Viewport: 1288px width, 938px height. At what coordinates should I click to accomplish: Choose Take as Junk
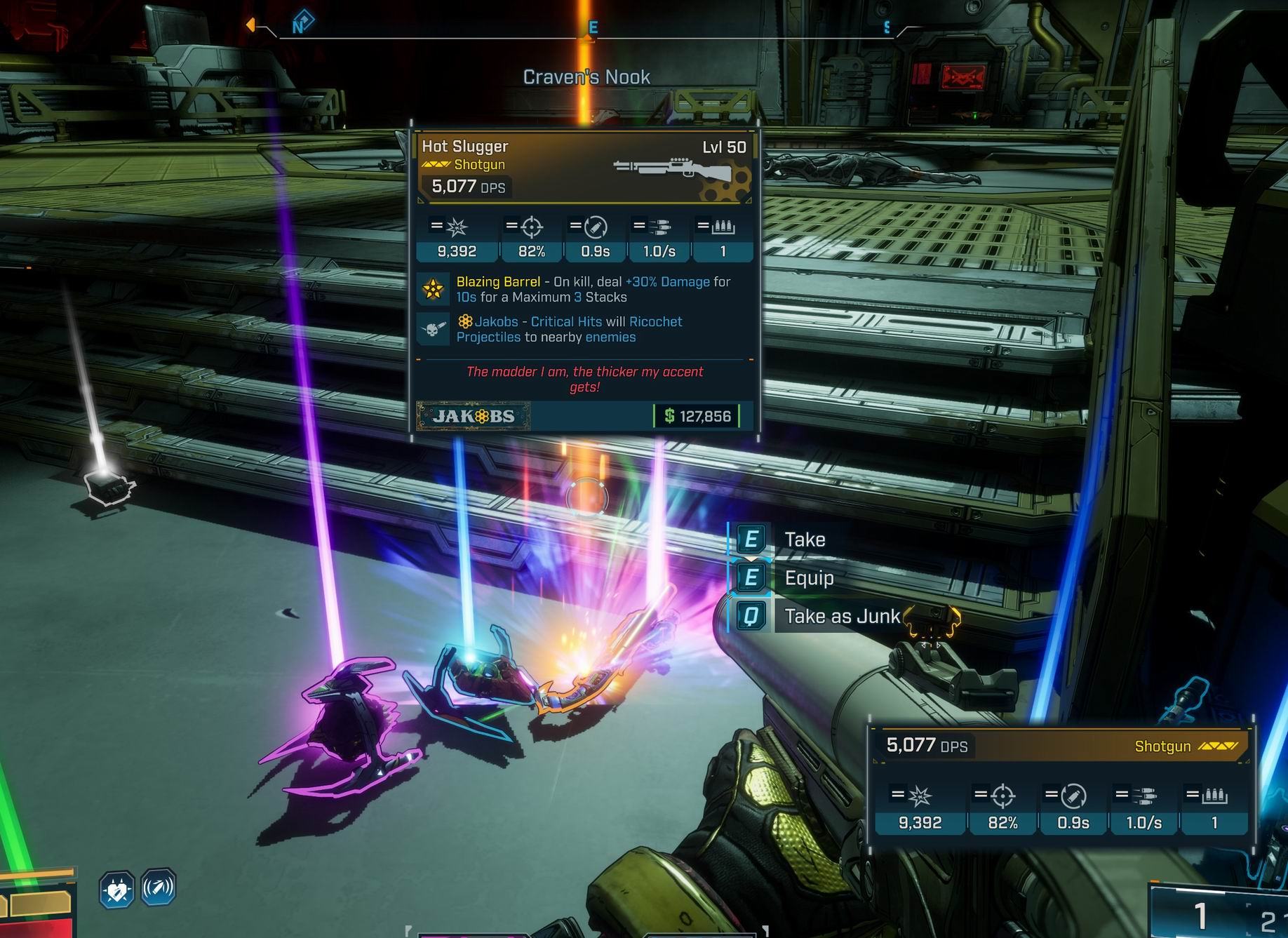click(x=840, y=616)
